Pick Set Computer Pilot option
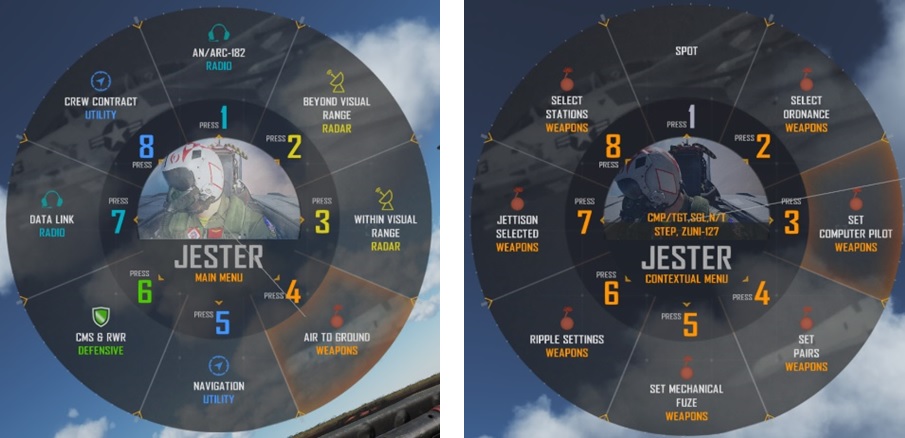Screen dimensions: 905x438 click(856, 226)
